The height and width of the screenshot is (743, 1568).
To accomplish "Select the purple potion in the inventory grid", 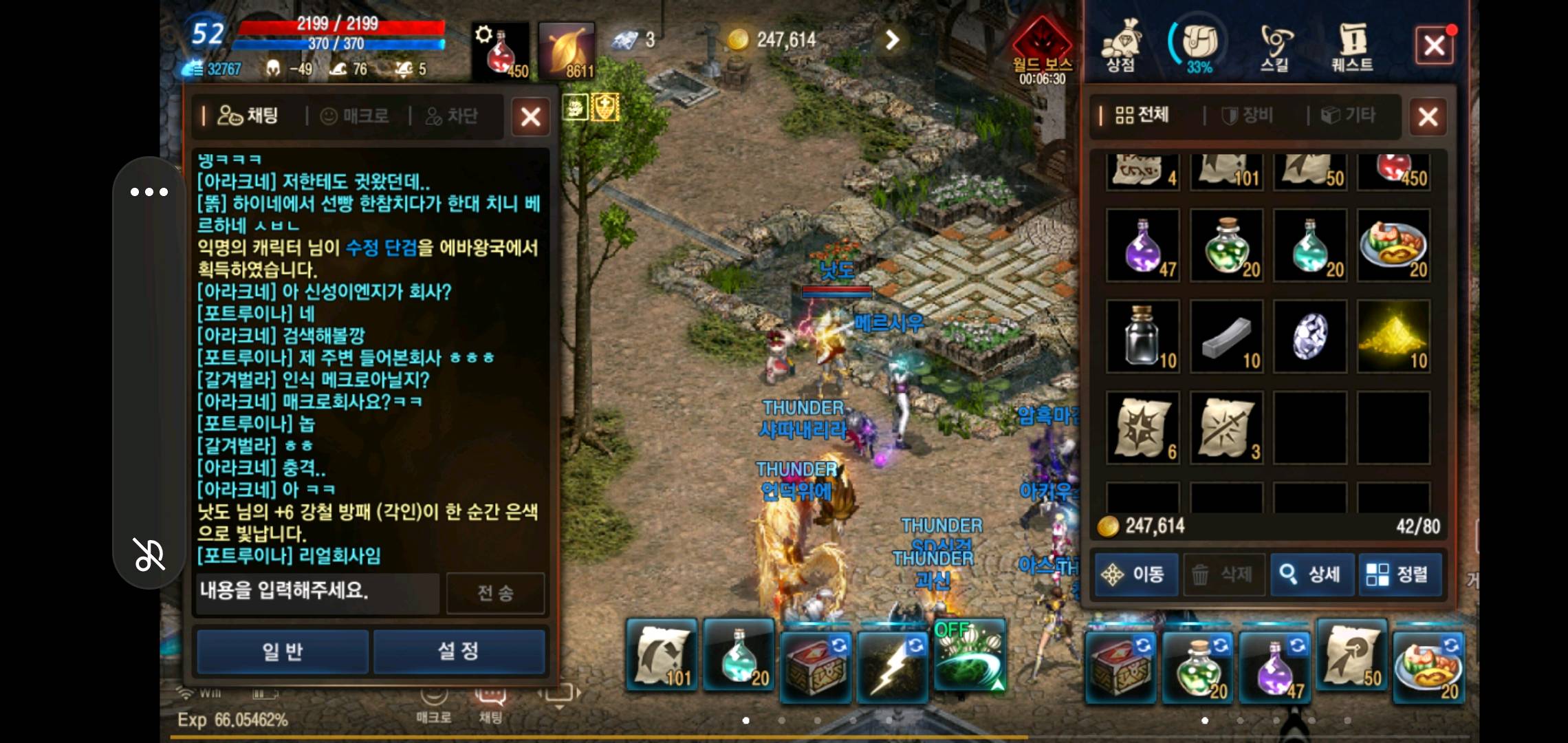I will pos(1142,244).
